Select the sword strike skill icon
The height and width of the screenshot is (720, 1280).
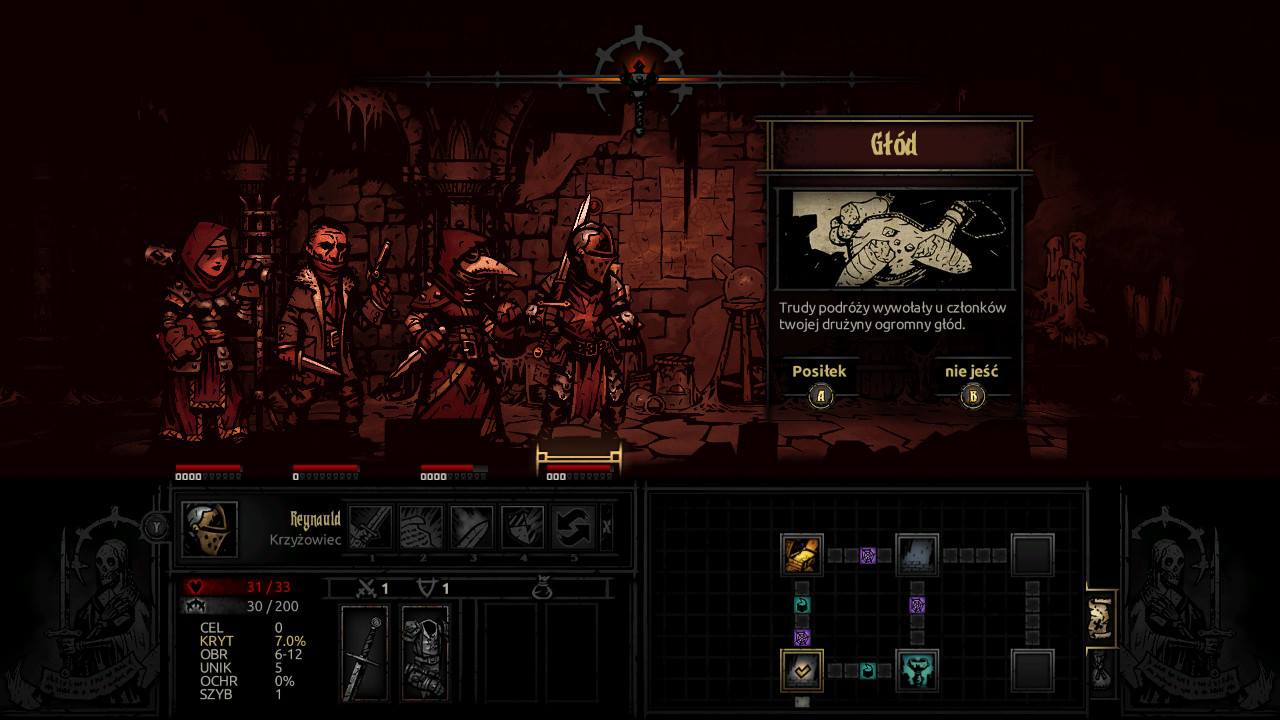click(370, 526)
